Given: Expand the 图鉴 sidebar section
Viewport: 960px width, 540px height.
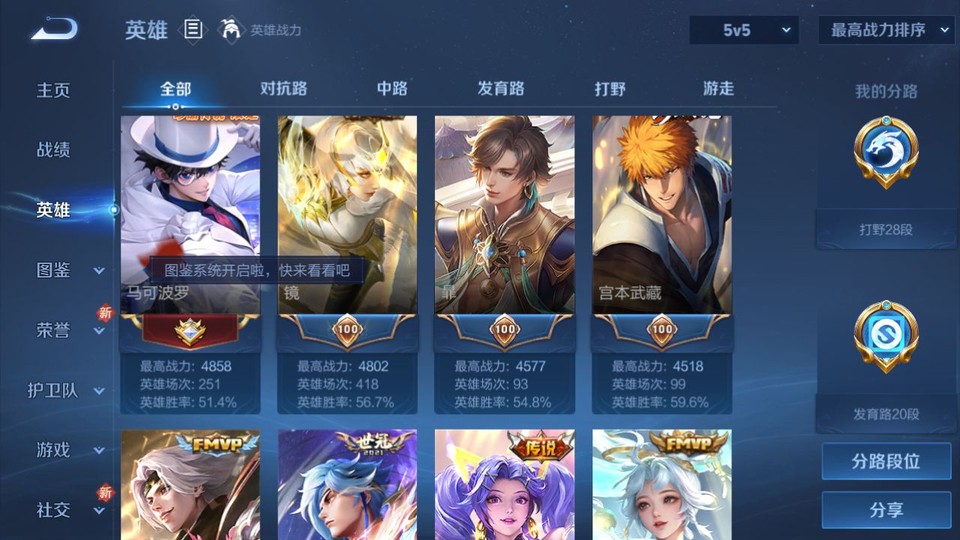Looking at the screenshot, I should tap(68, 270).
